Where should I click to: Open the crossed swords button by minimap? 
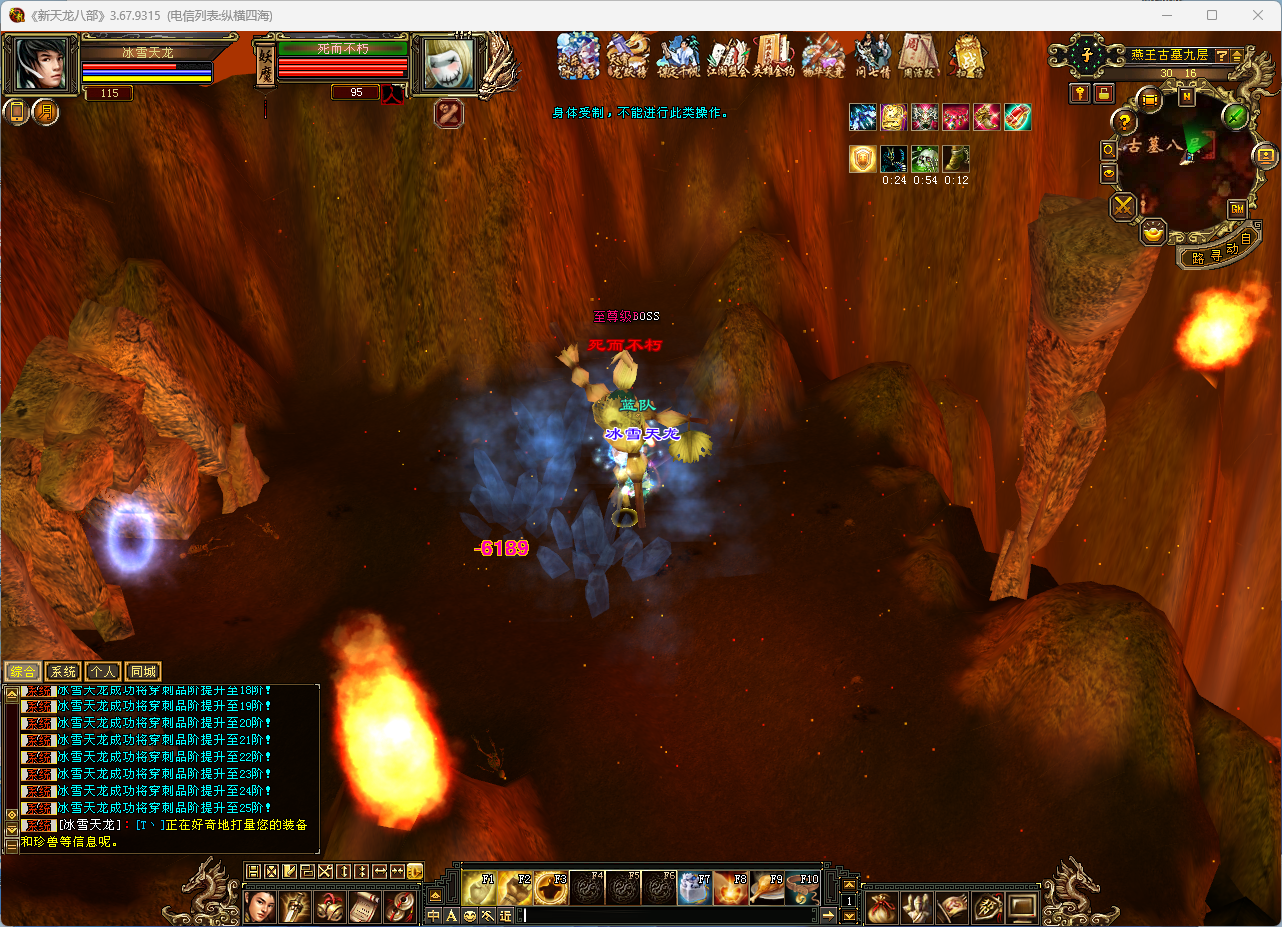1124,207
